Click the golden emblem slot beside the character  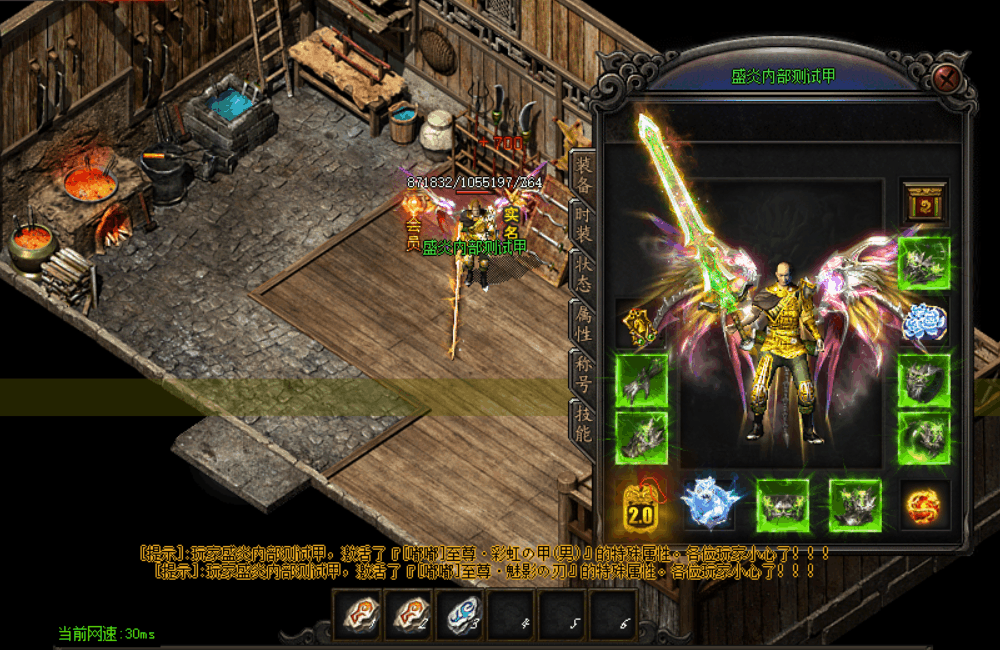click(x=641, y=323)
